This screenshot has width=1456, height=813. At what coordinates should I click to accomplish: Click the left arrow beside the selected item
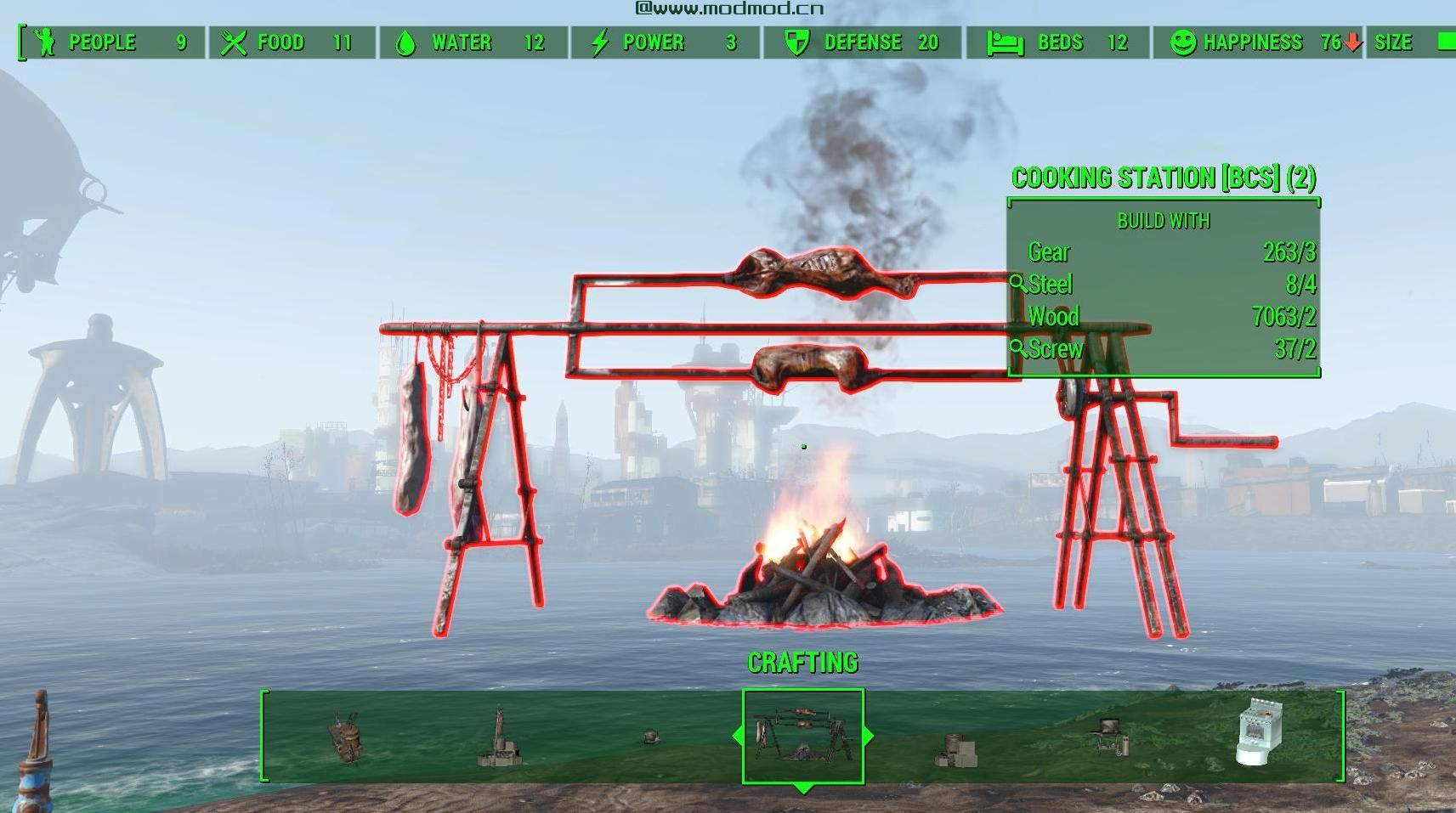click(x=736, y=736)
